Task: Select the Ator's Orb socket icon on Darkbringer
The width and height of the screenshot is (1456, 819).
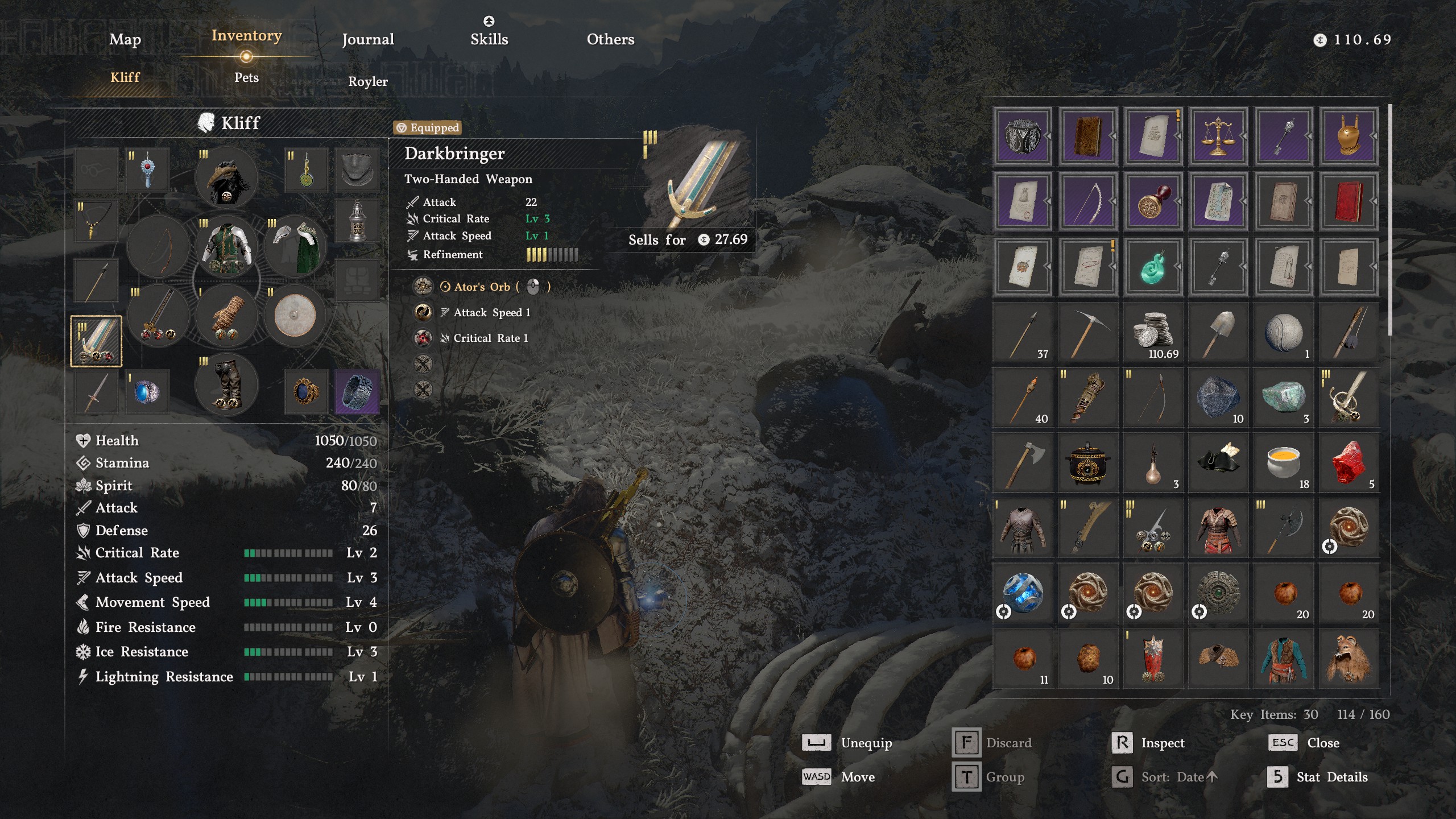Action: click(x=424, y=287)
